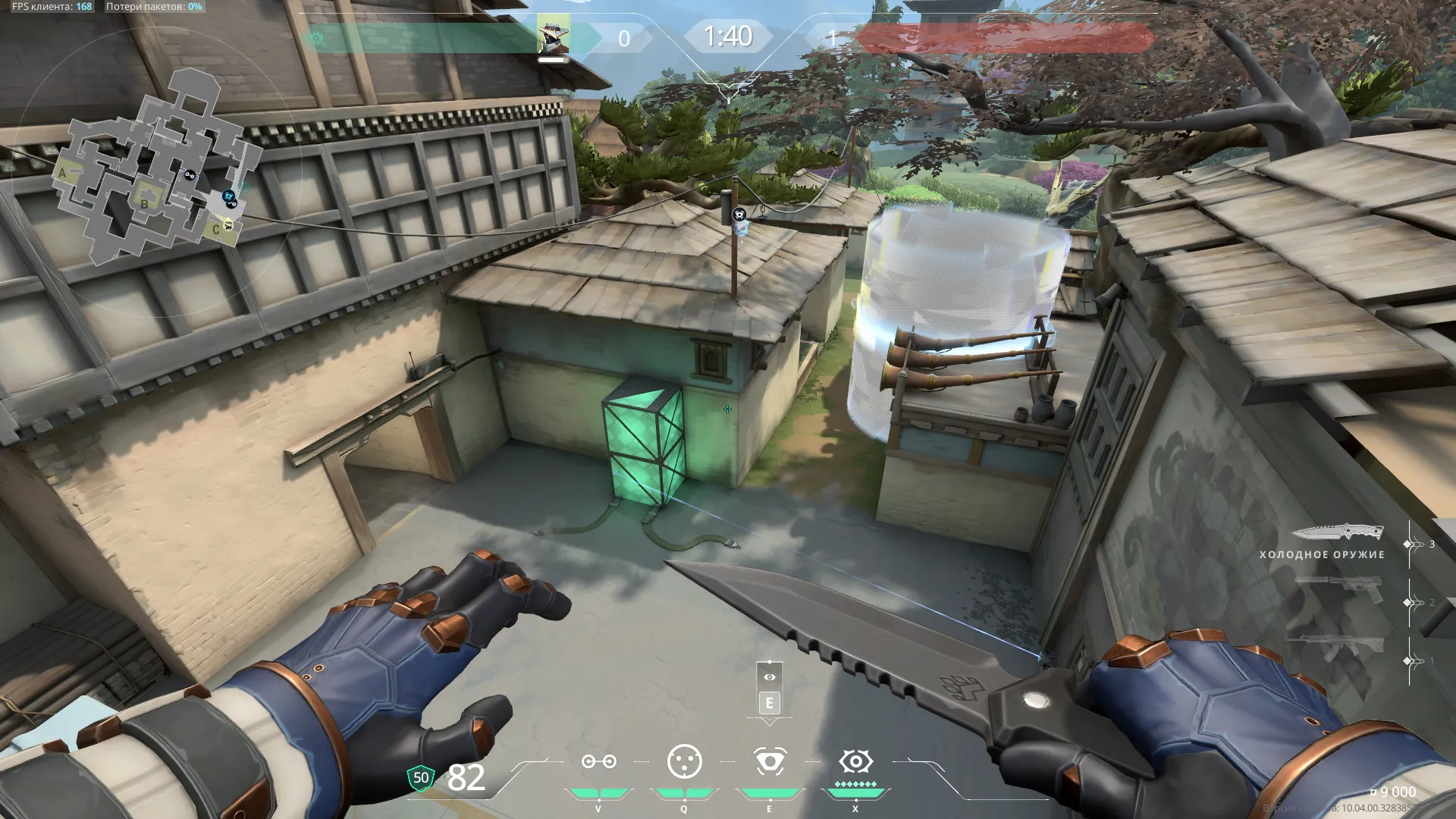The width and height of the screenshot is (1456, 819).
Task: Activate the Trapwire ability icon
Action: click(x=598, y=762)
